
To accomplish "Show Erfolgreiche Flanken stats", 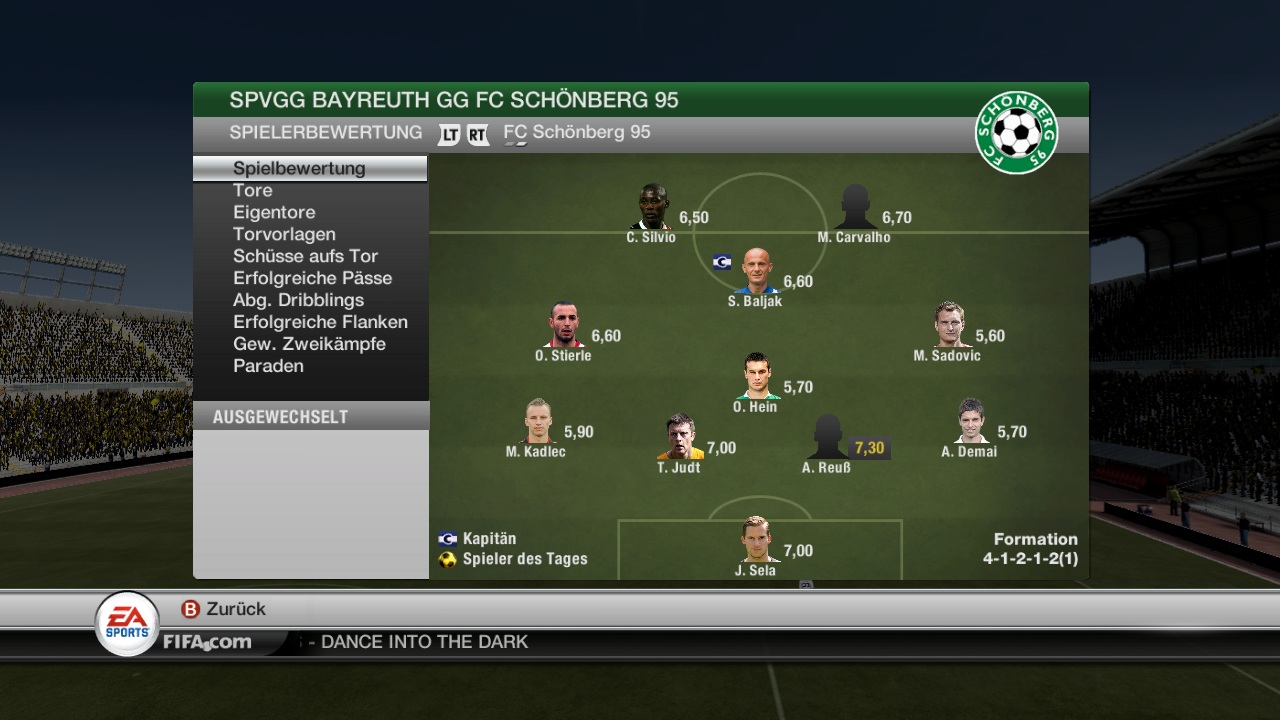I will [320, 322].
